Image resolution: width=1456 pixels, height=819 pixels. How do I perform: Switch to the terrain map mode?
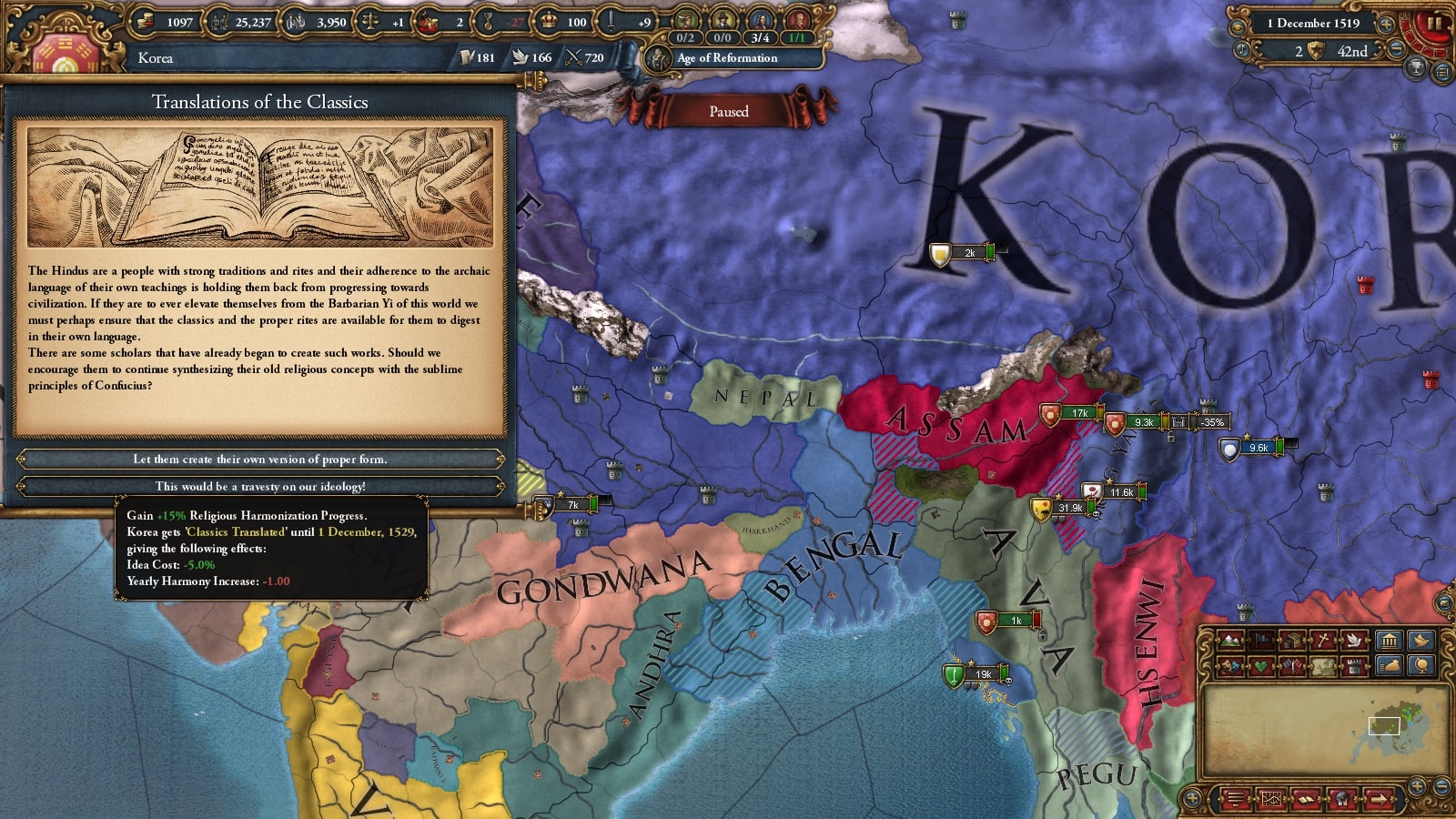click(x=1229, y=641)
